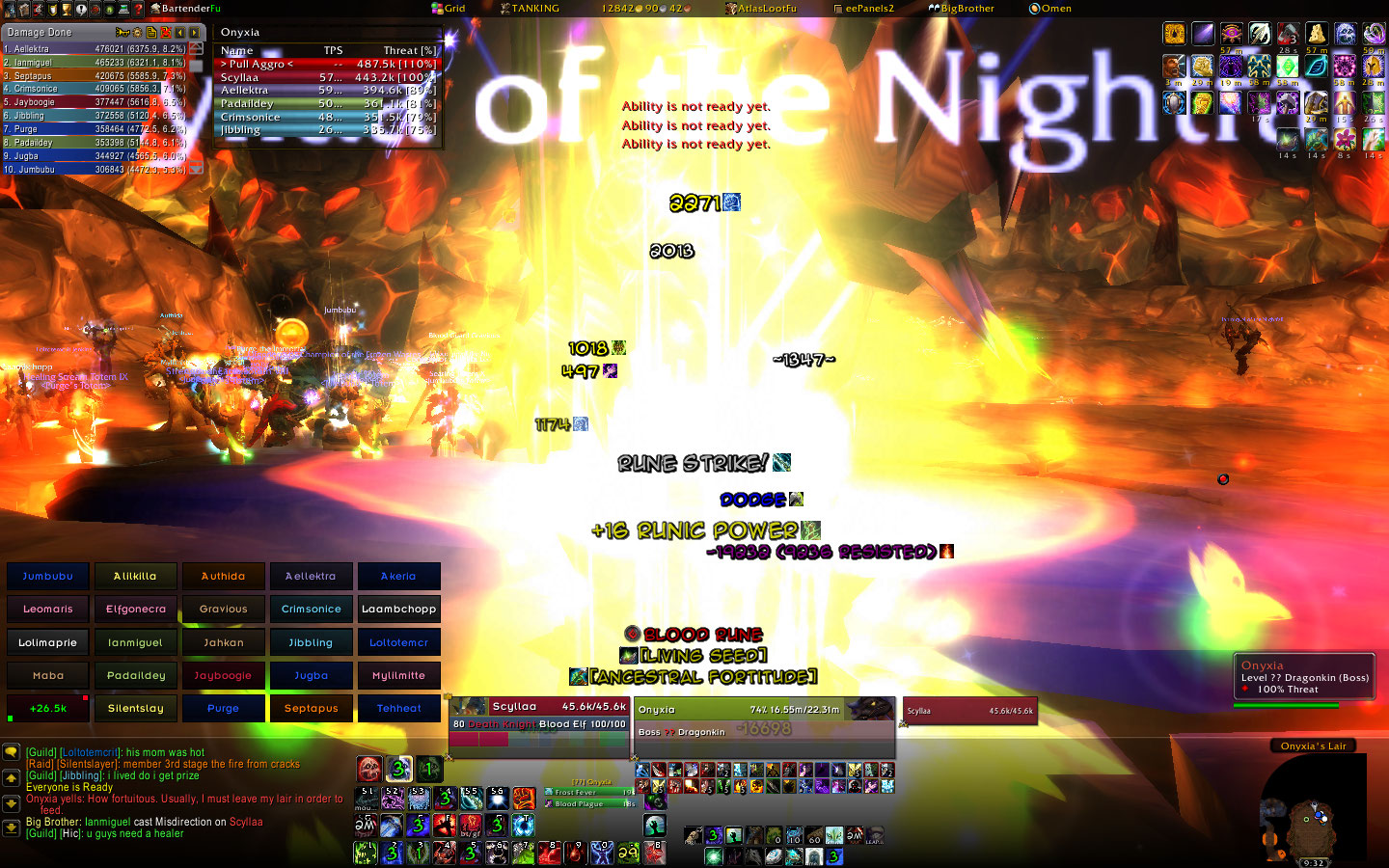Target Crimsonice in the raid grid
Screen dimensions: 1389x868
311,609
